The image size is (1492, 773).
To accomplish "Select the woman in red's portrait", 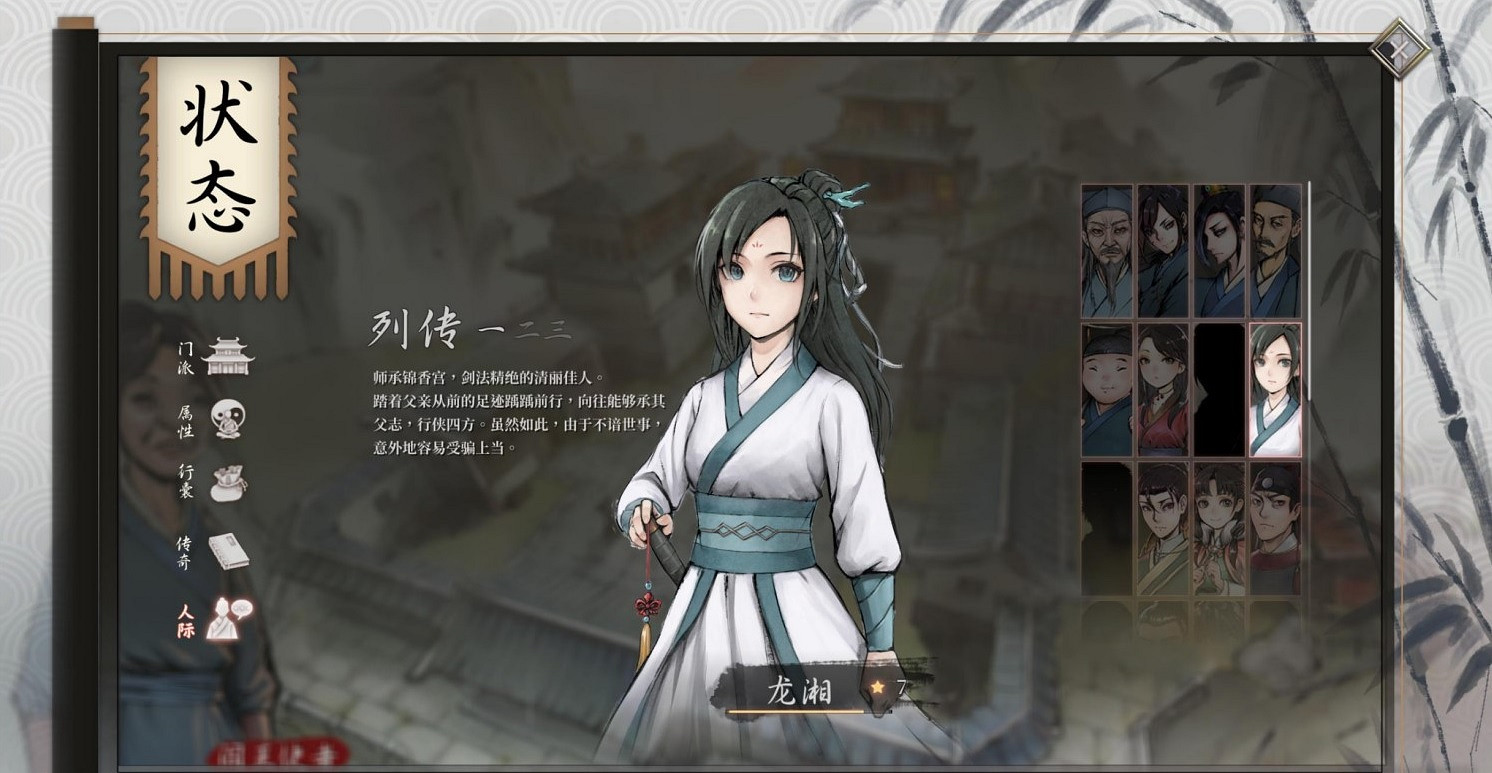I will pyautogui.click(x=1161, y=390).
